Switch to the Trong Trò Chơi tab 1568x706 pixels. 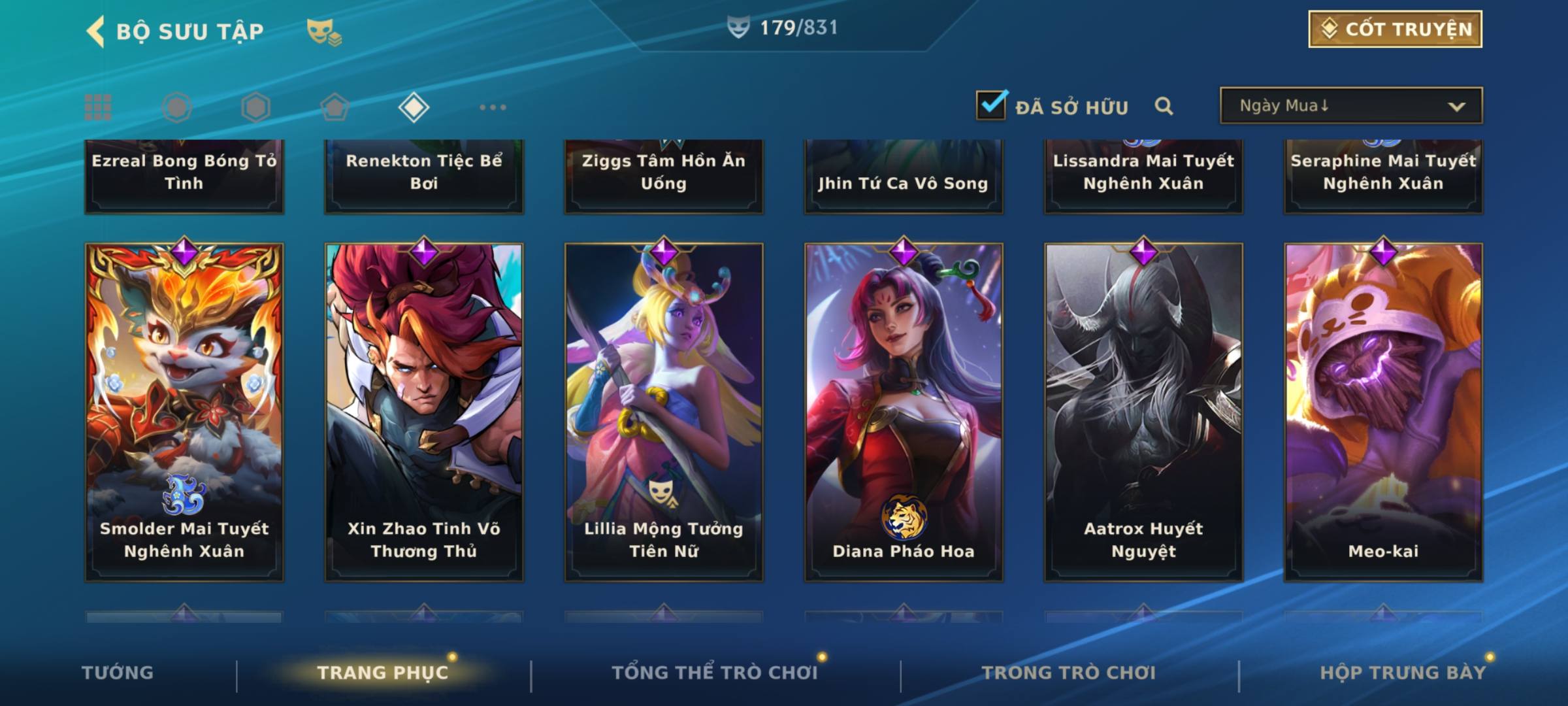pyautogui.click(x=1069, y=673)
